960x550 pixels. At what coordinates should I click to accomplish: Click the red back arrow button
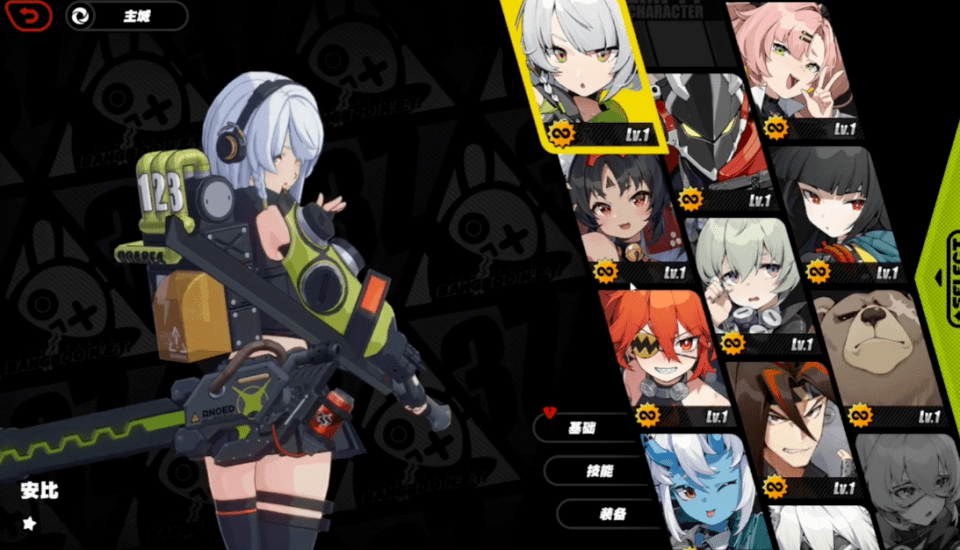pos(34,16)
